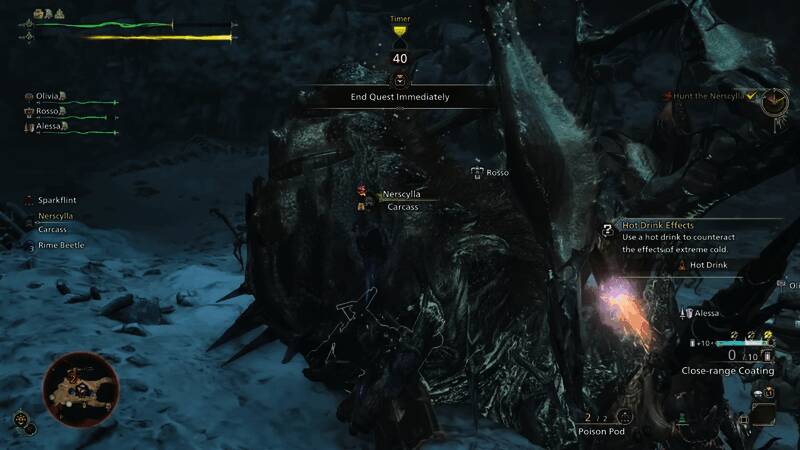This screenshot has width=800, height=450.
Task: Select the Close-range Coating
Action: (727, 370)
